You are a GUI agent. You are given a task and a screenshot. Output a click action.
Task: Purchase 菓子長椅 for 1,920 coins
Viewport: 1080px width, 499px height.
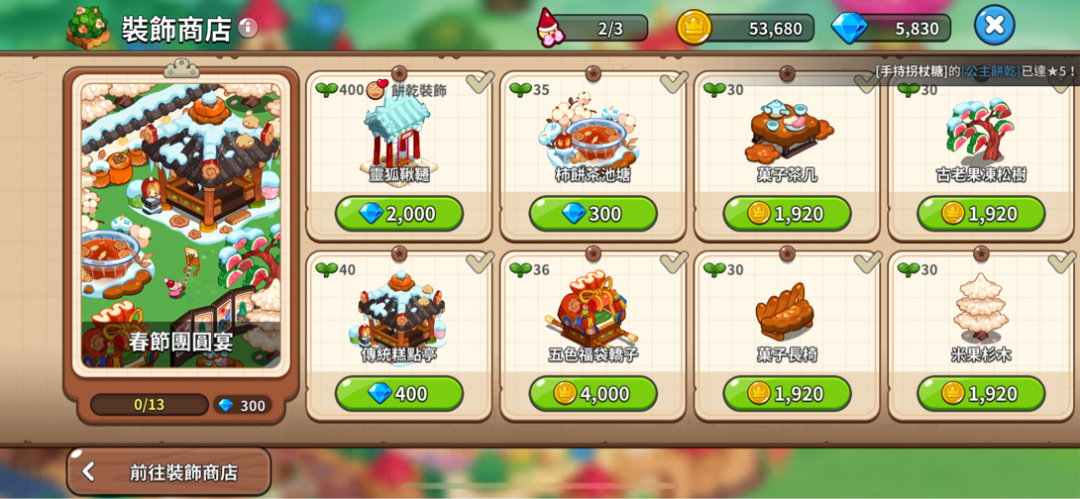click(787, 394)
